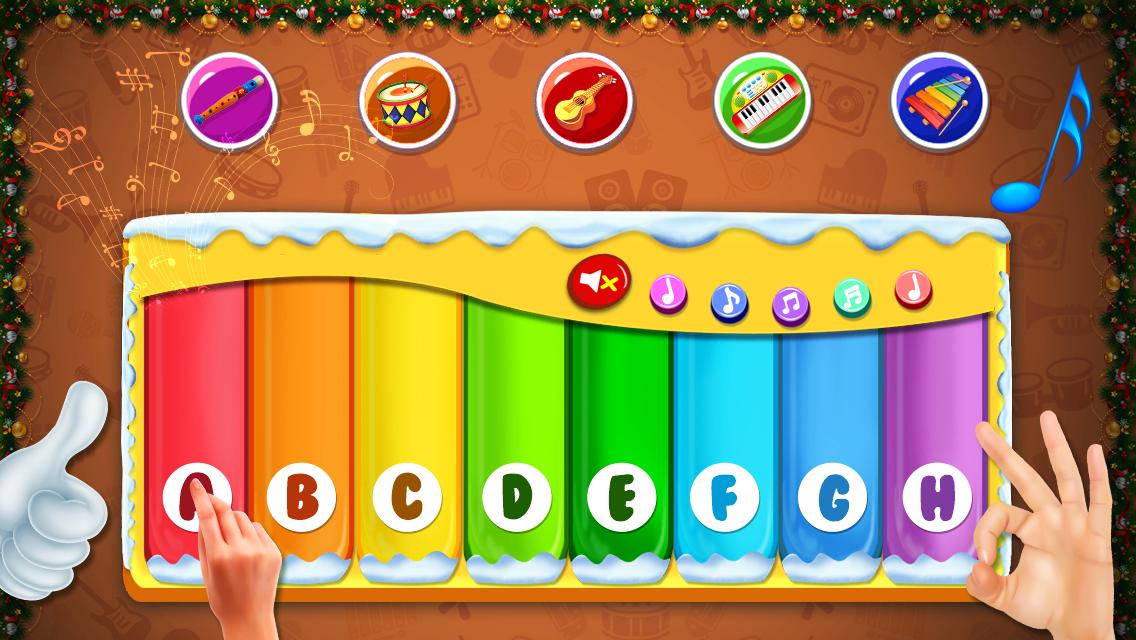
Task: Select the flute instrument button
Action: [231, 100]
